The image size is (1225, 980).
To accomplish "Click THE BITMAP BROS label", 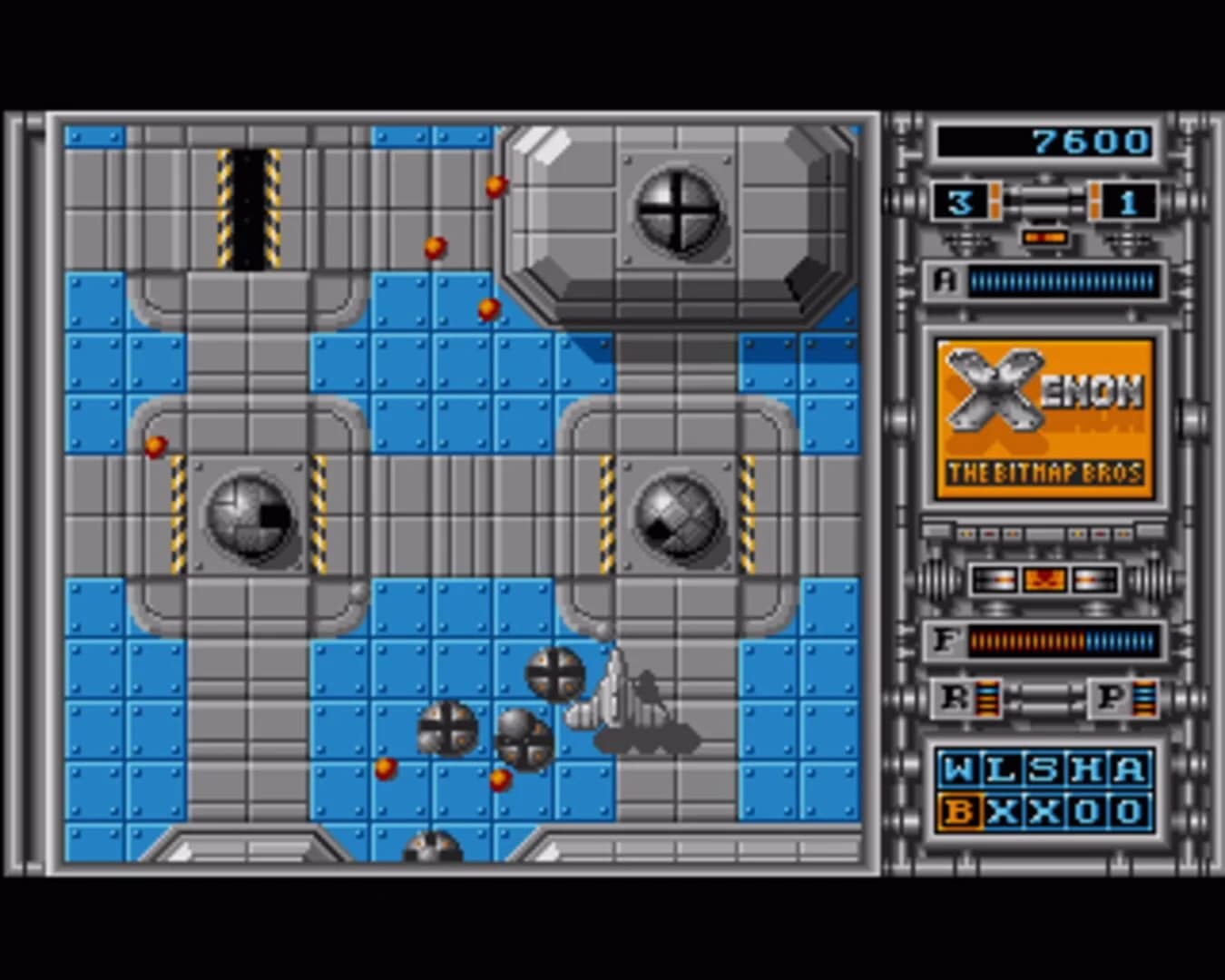I will pyautogui.click(x=1045, y=473).
